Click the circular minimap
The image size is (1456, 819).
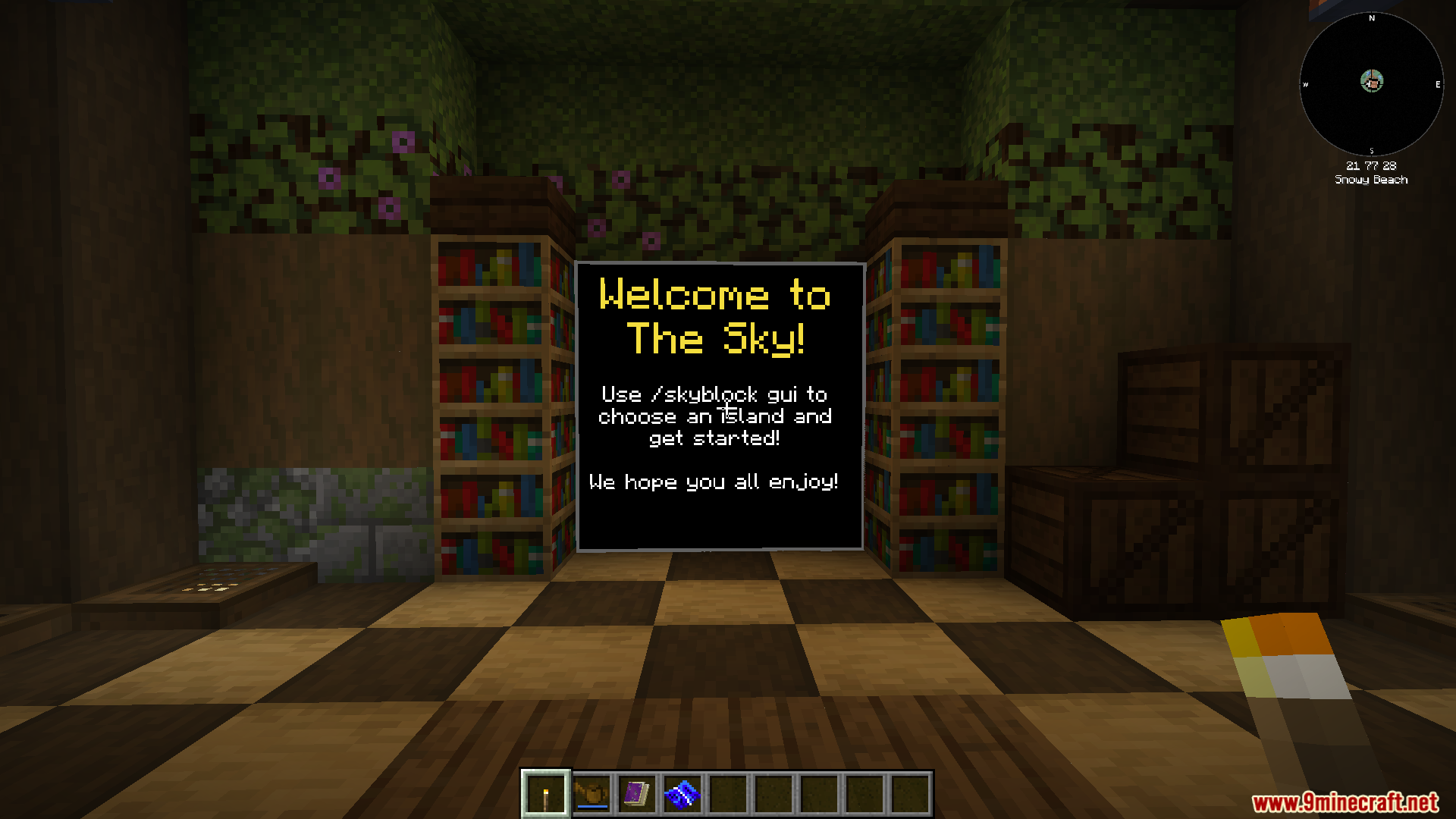pyautogui.click(x=1371, y=83)
